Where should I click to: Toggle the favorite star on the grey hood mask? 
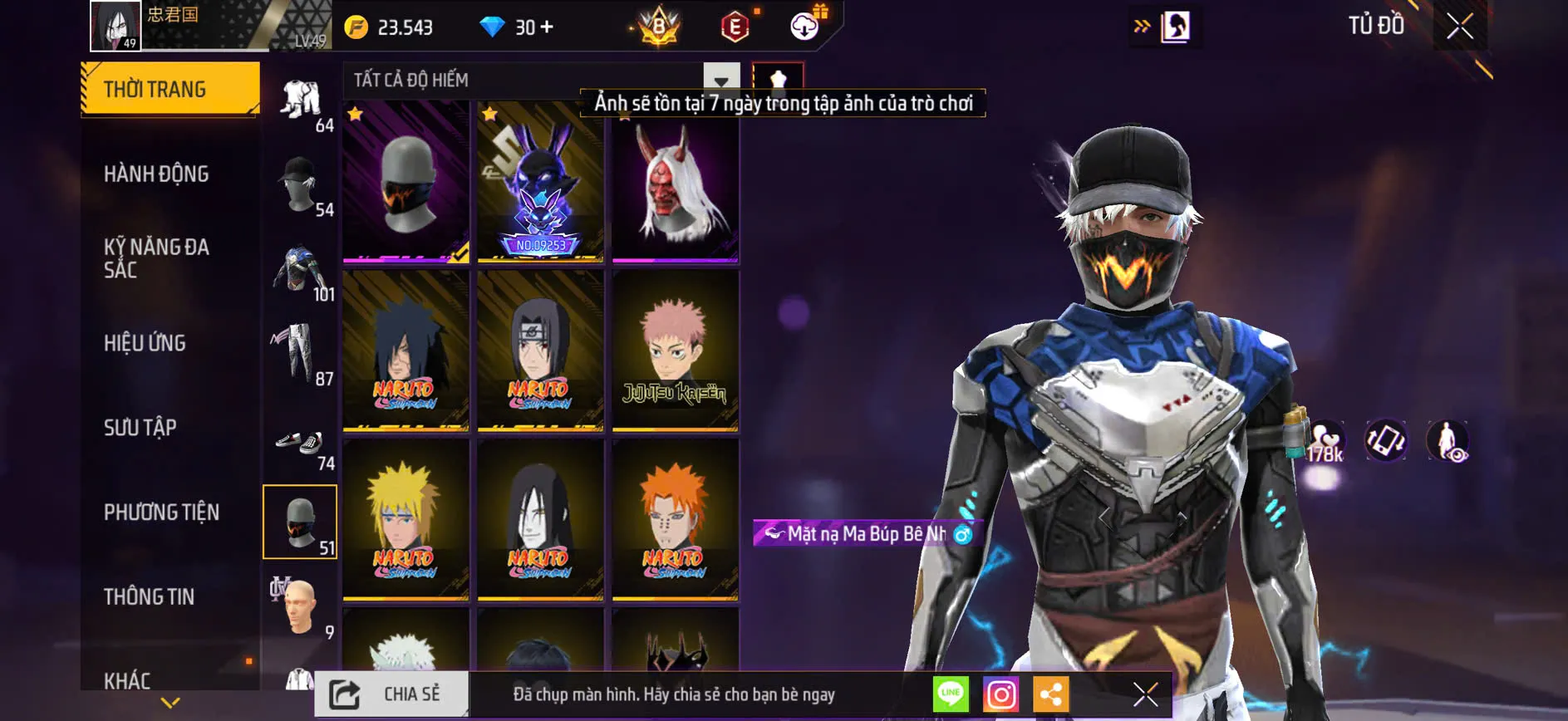355,114
